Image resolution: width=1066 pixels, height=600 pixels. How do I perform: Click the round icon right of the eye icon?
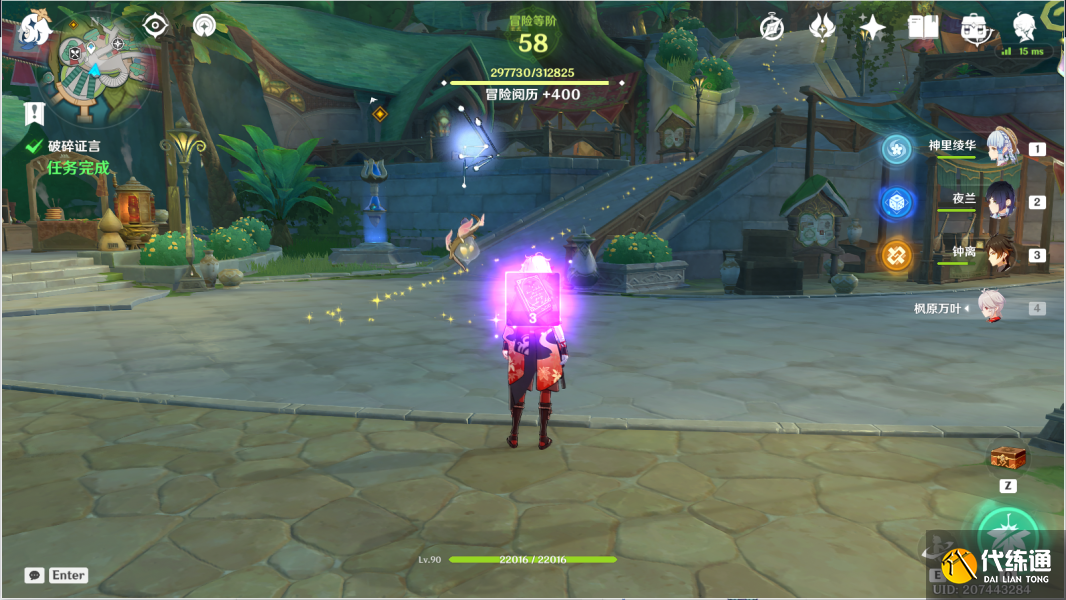205,26
